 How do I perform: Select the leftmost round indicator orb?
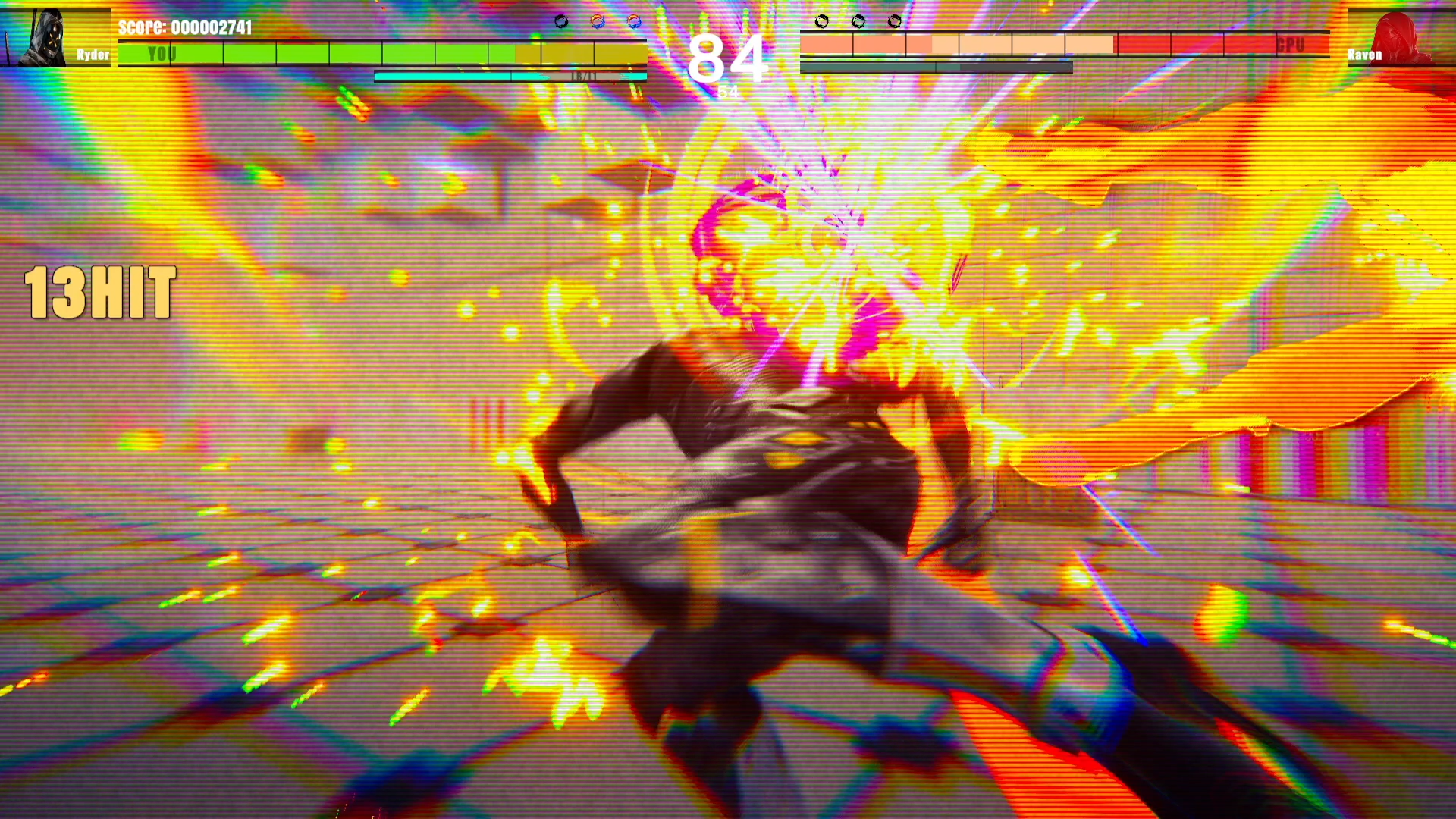click(x=560, y=20)
